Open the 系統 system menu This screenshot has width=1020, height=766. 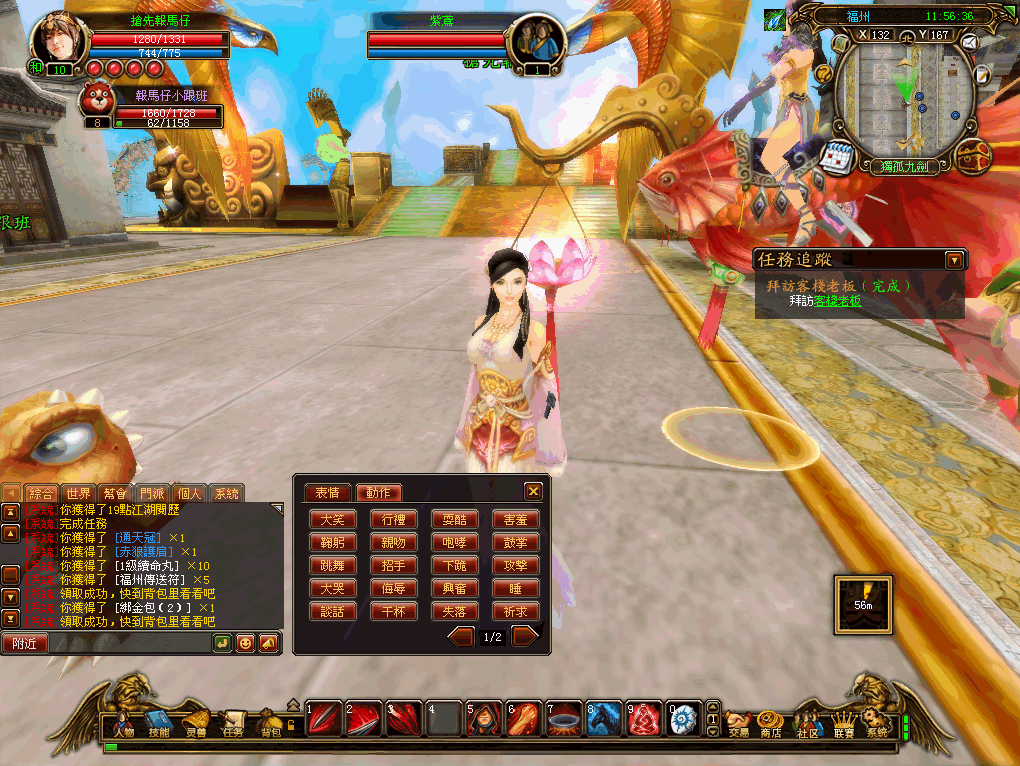[877, 722]
